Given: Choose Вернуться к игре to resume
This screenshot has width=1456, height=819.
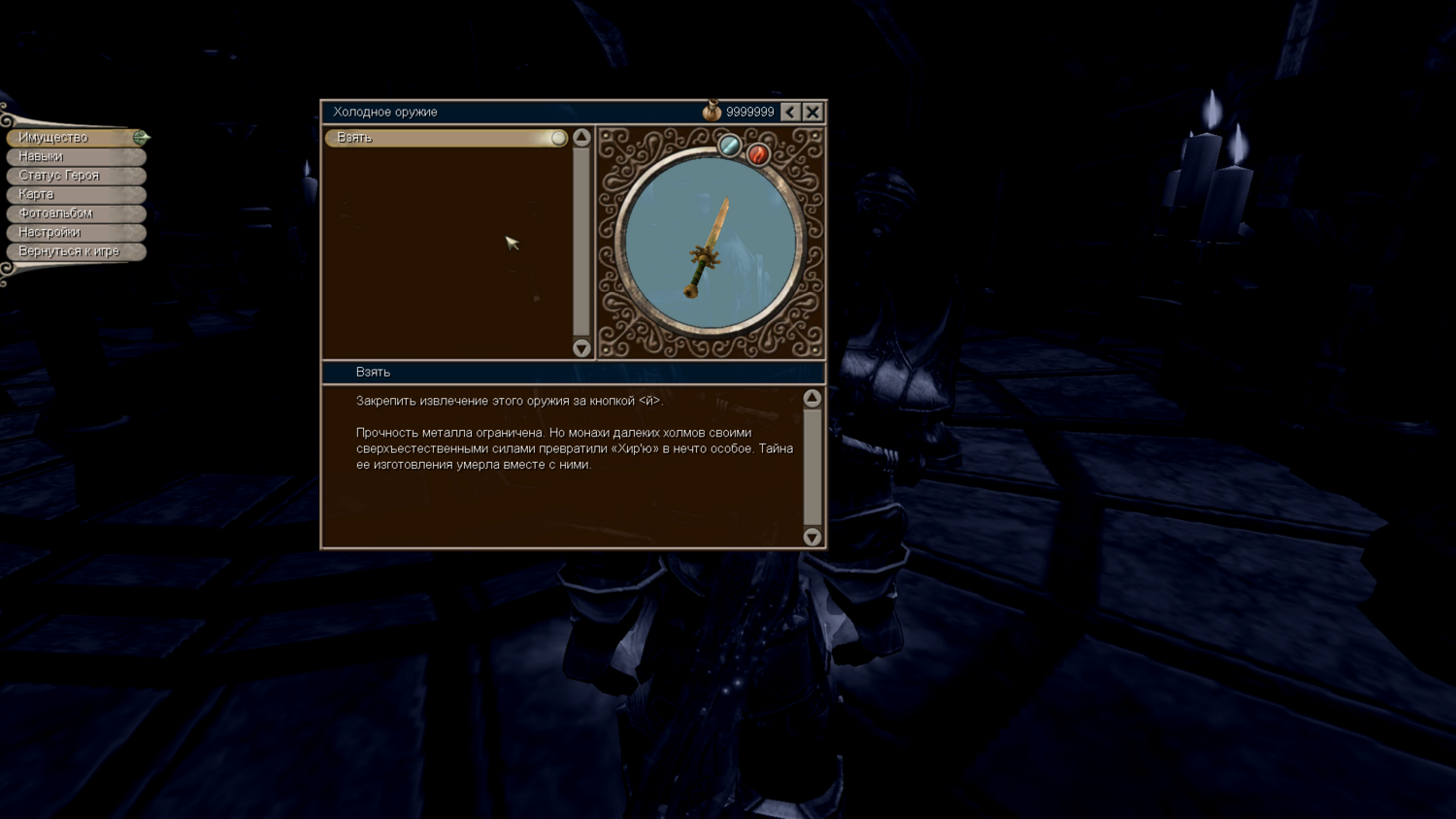Looking at the screenshot, I should click(x=75, y=251).
